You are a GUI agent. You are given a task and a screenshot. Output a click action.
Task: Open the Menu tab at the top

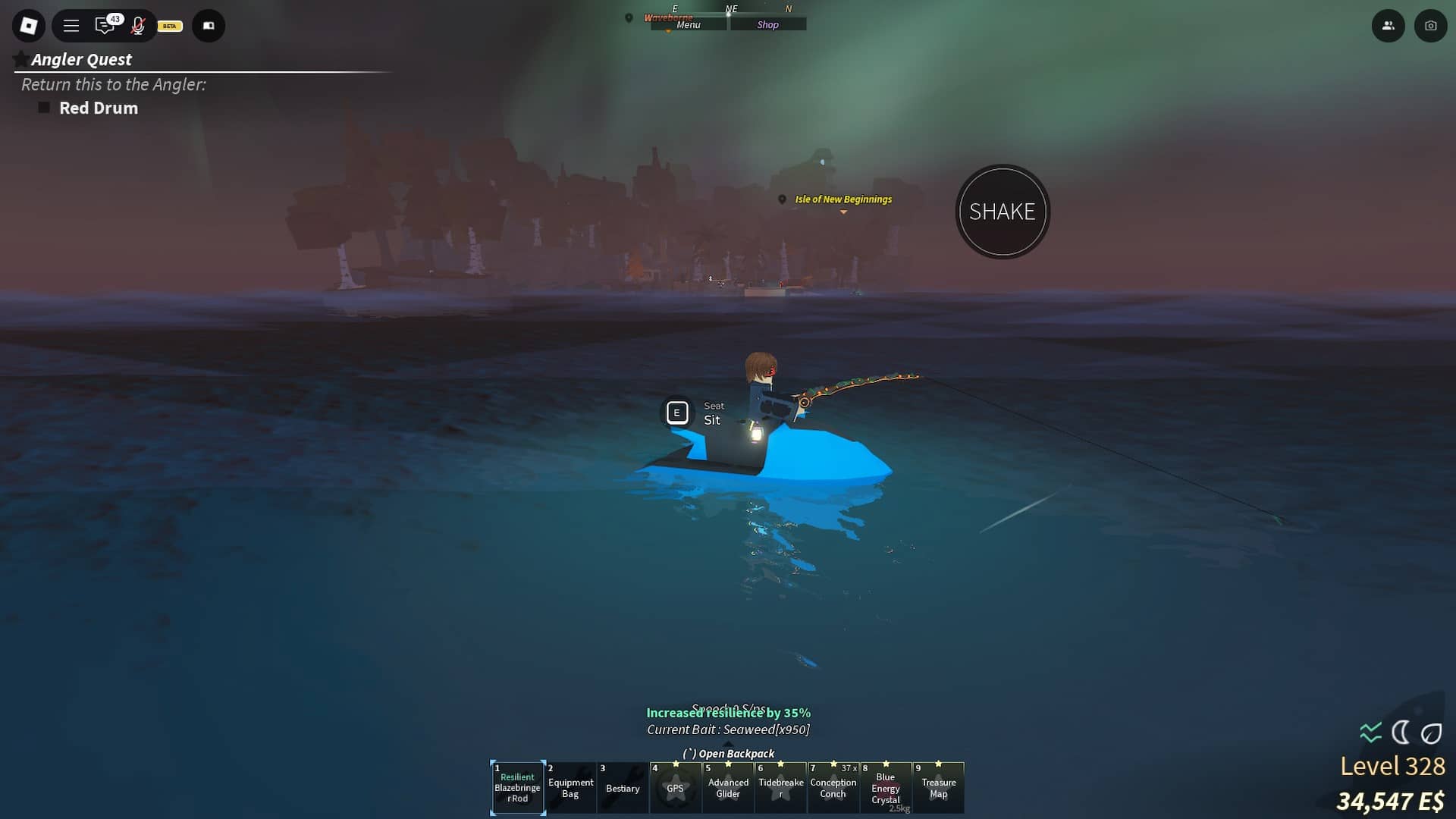click(x=687, y=24)
